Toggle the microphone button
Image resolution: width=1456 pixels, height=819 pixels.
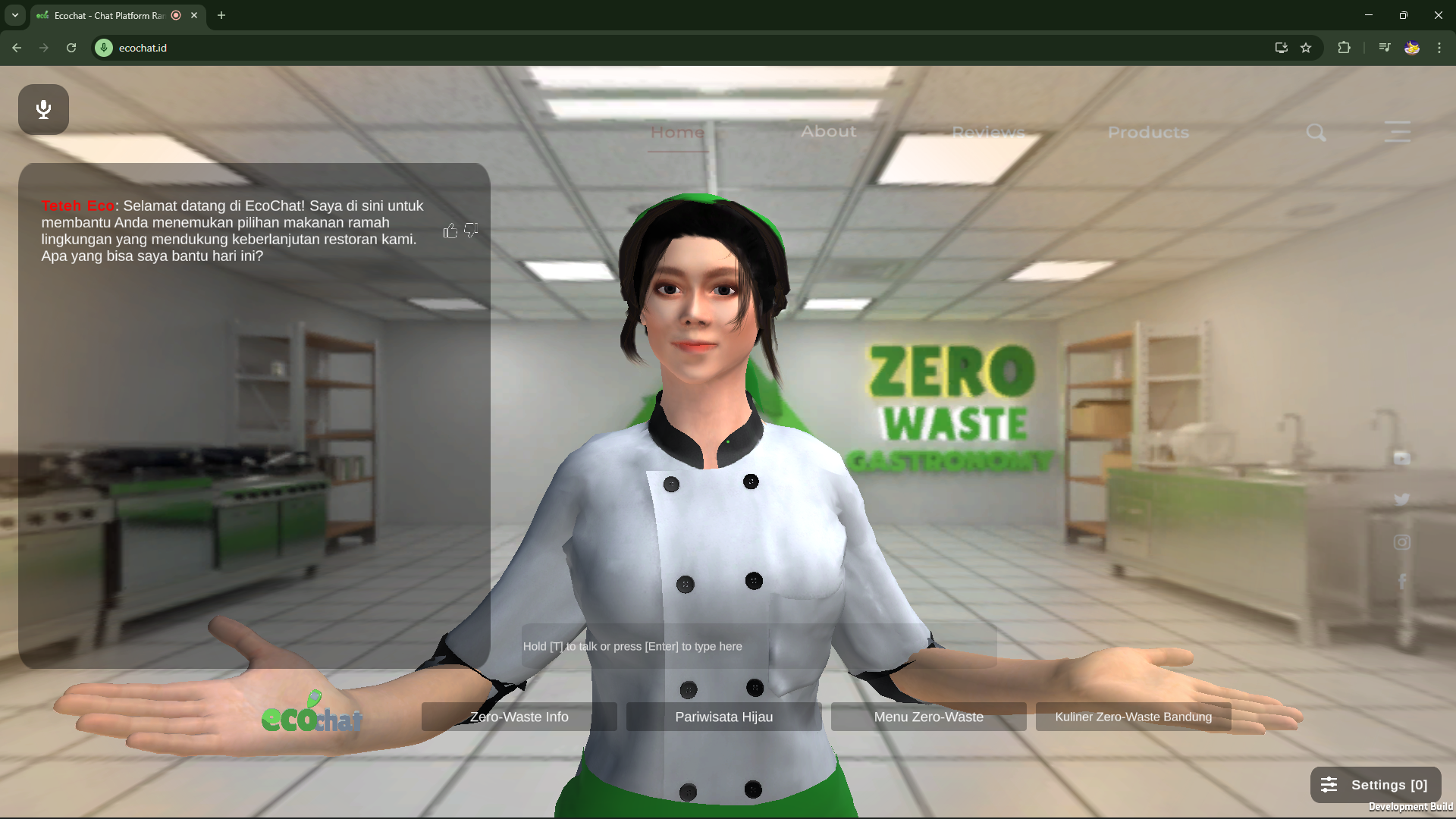(x=43, y=109)
